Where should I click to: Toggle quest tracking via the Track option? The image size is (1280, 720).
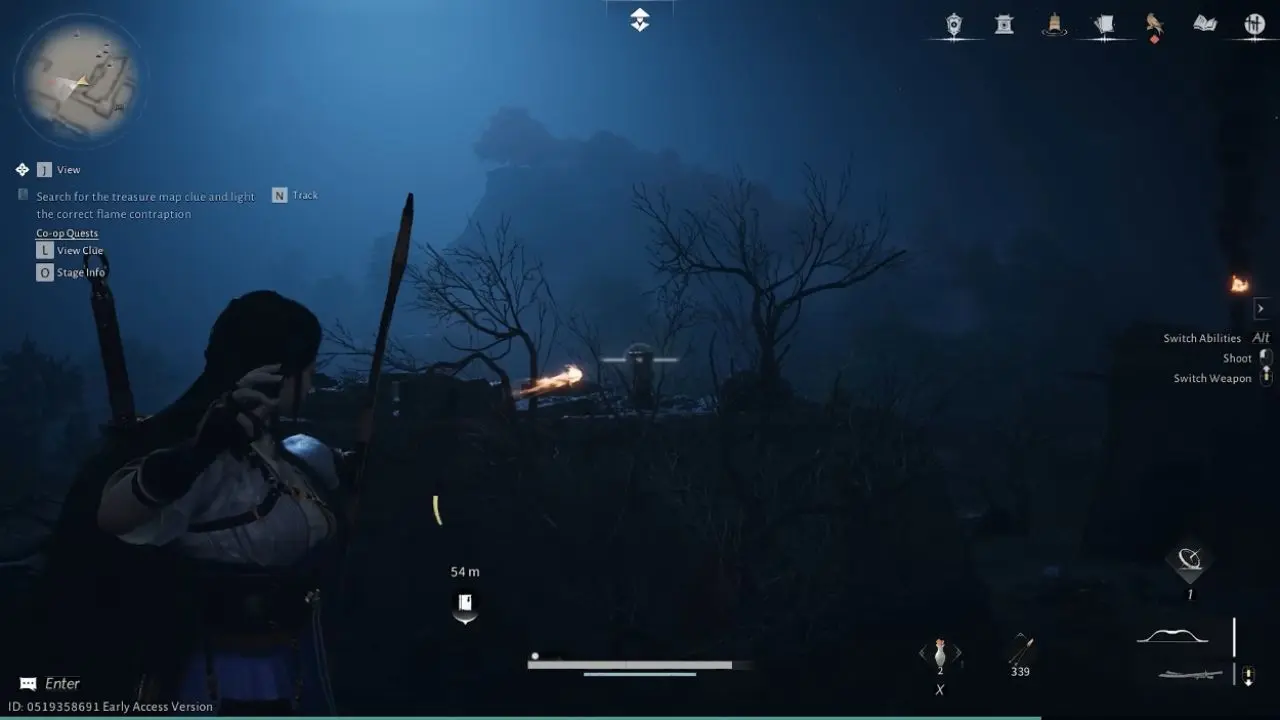coord(295,195)
